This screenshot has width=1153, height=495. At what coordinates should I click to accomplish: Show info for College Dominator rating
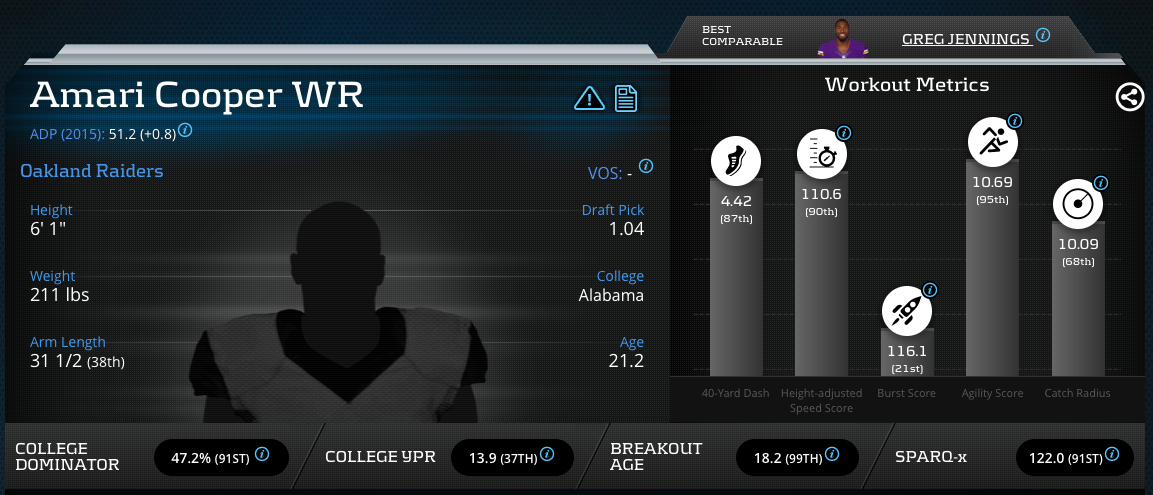point(262,455)
